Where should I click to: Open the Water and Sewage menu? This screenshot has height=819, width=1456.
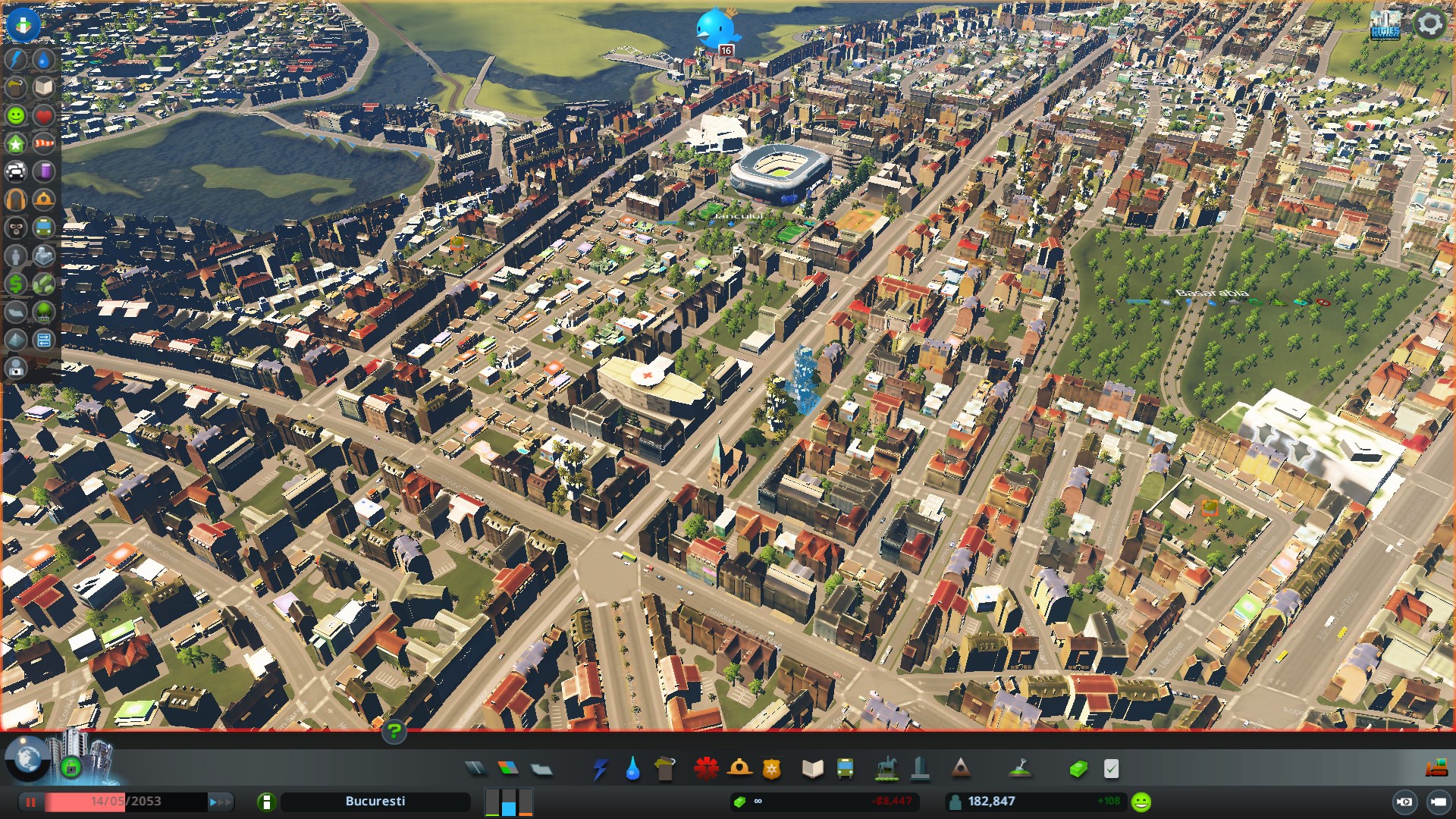pos(632,769)
